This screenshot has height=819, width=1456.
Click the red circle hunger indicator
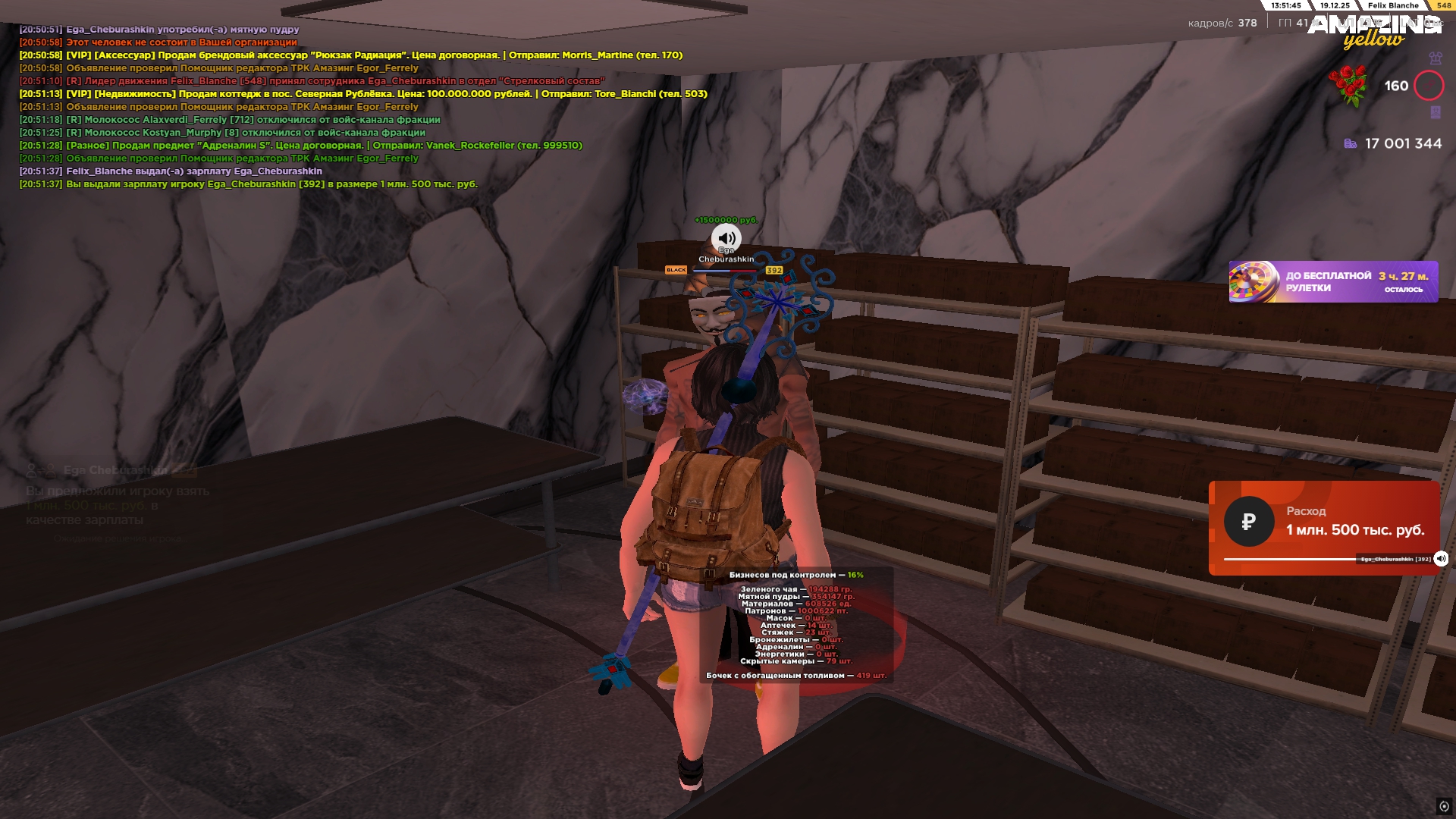point(1429,86)
